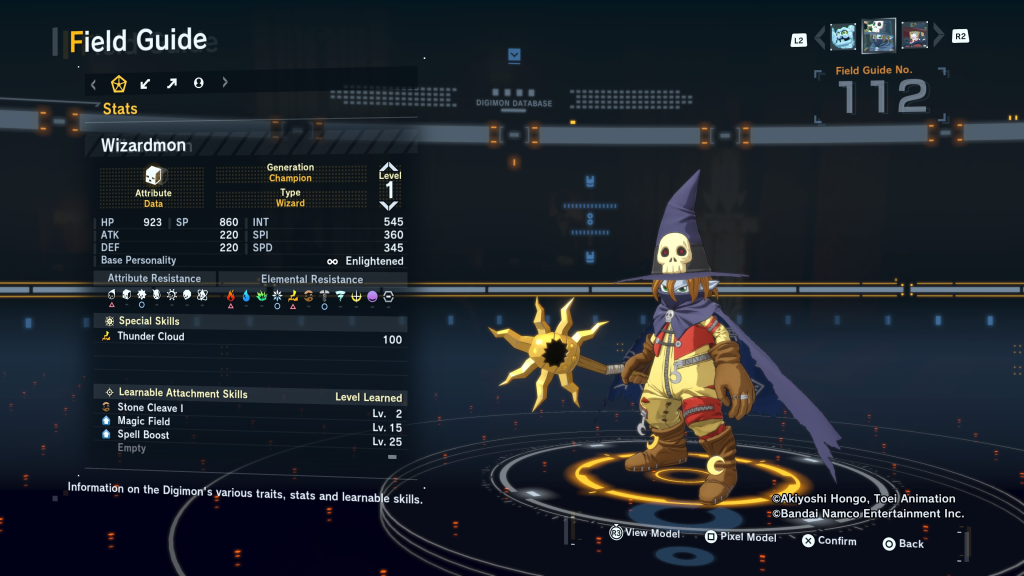Go to the previous Digimon entry arrow
1024x576 pixels.
click(821, 38)
